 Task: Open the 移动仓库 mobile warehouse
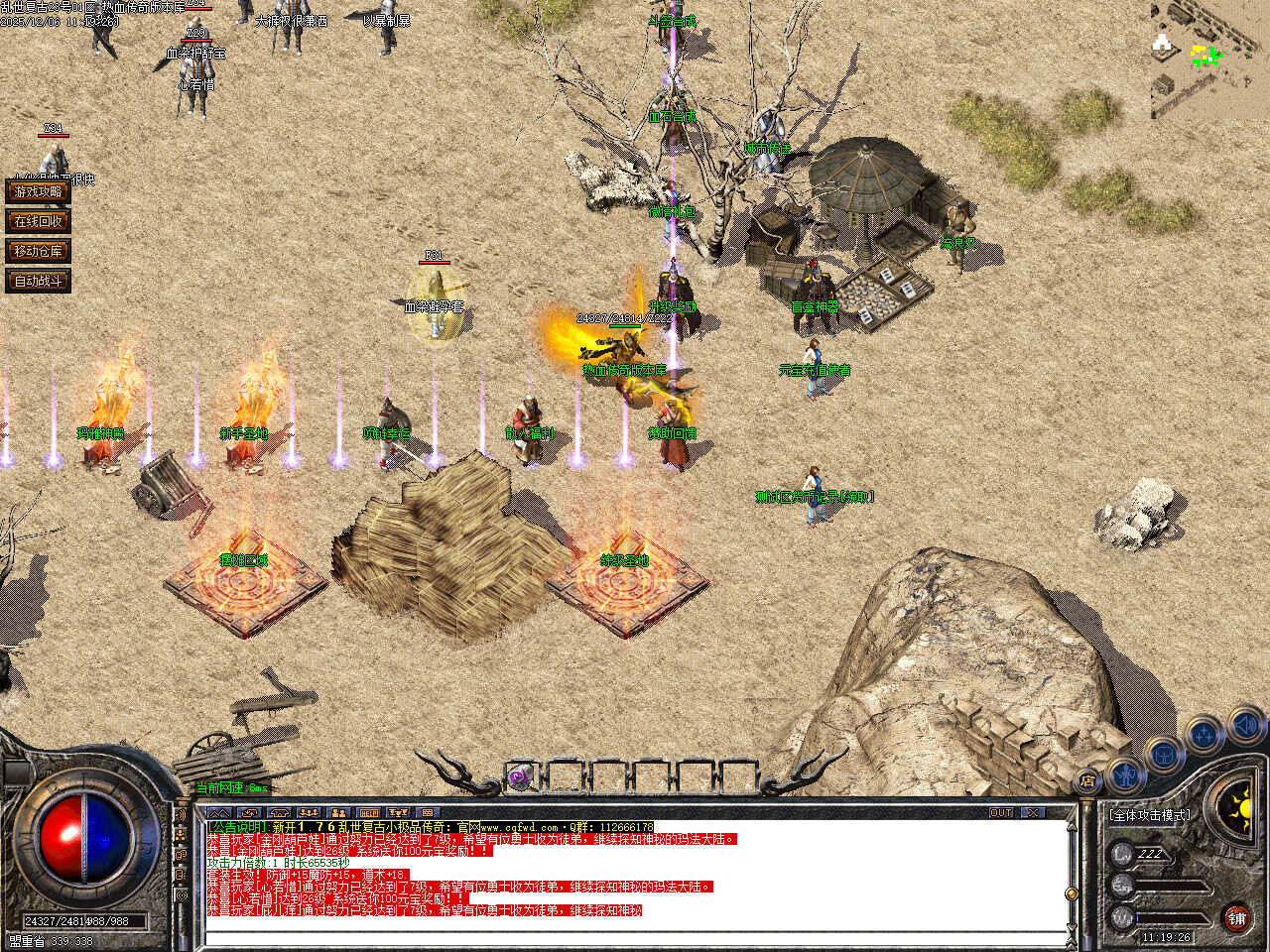pos(38,251)
